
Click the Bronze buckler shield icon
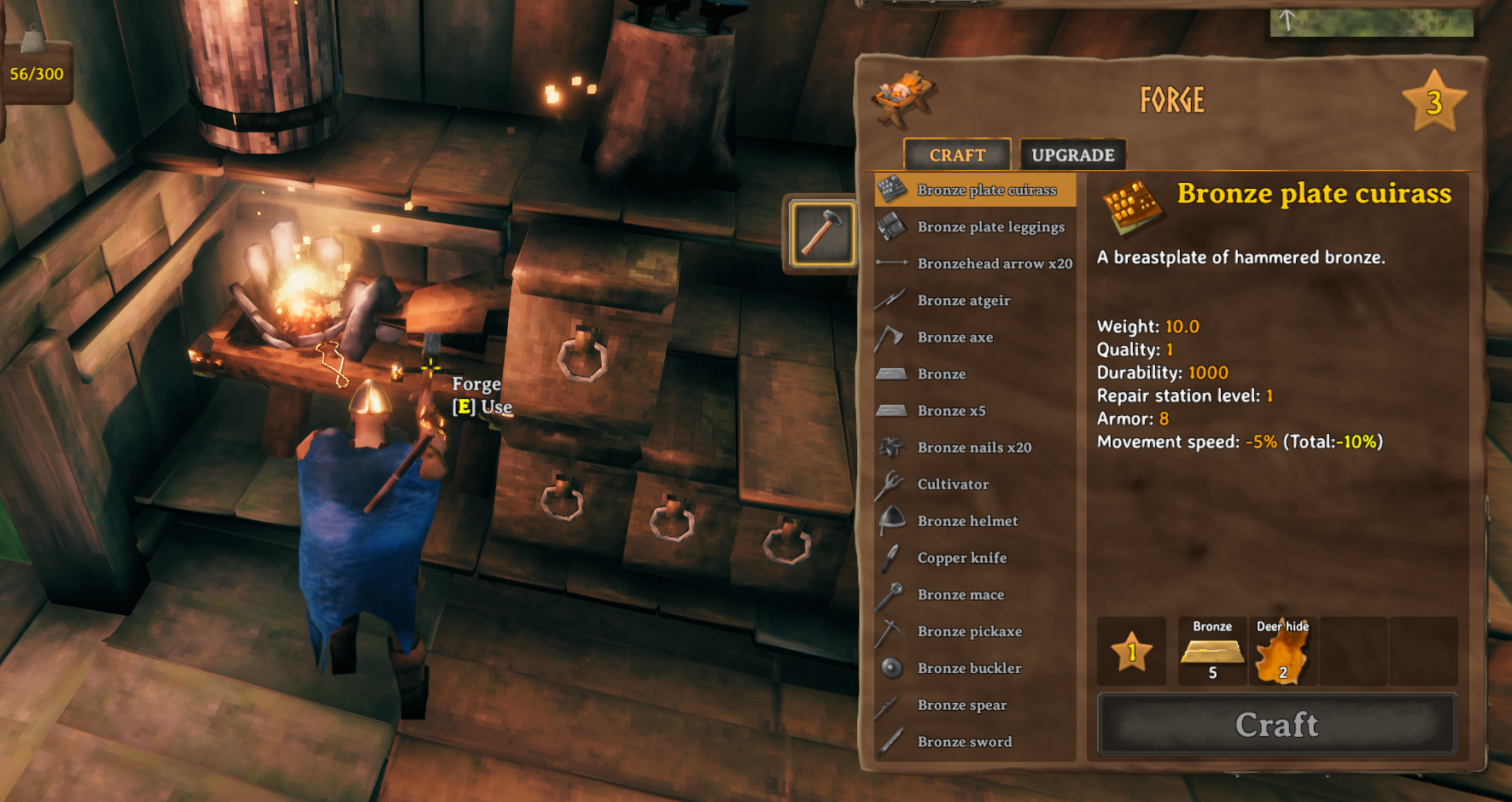891,667
